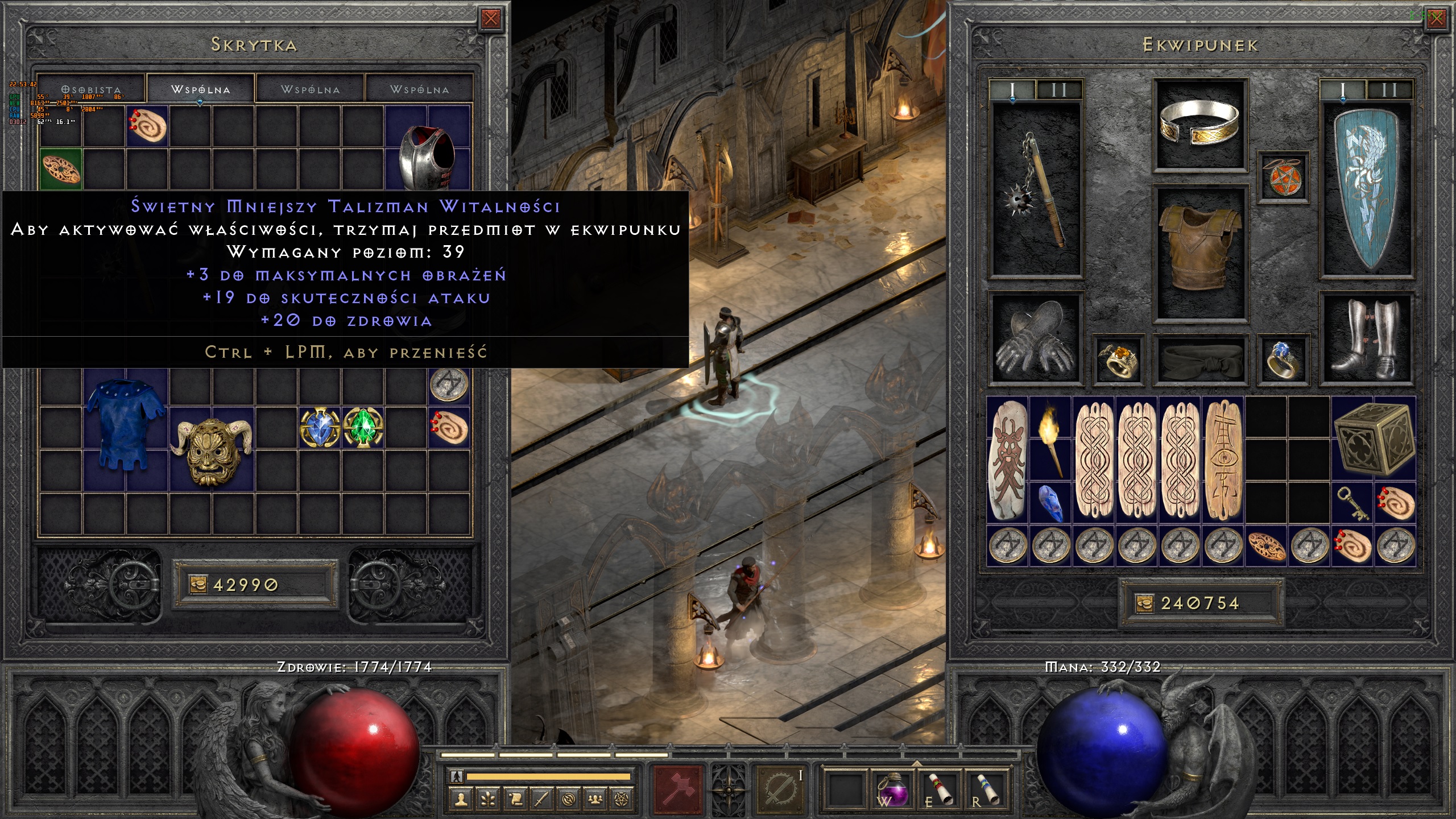Image resolution: width=1456 pixels, height=819 pixels.
Task: Select the equipped circlet helm slot
Action: pyautogui.click(x=1200, y=125)
